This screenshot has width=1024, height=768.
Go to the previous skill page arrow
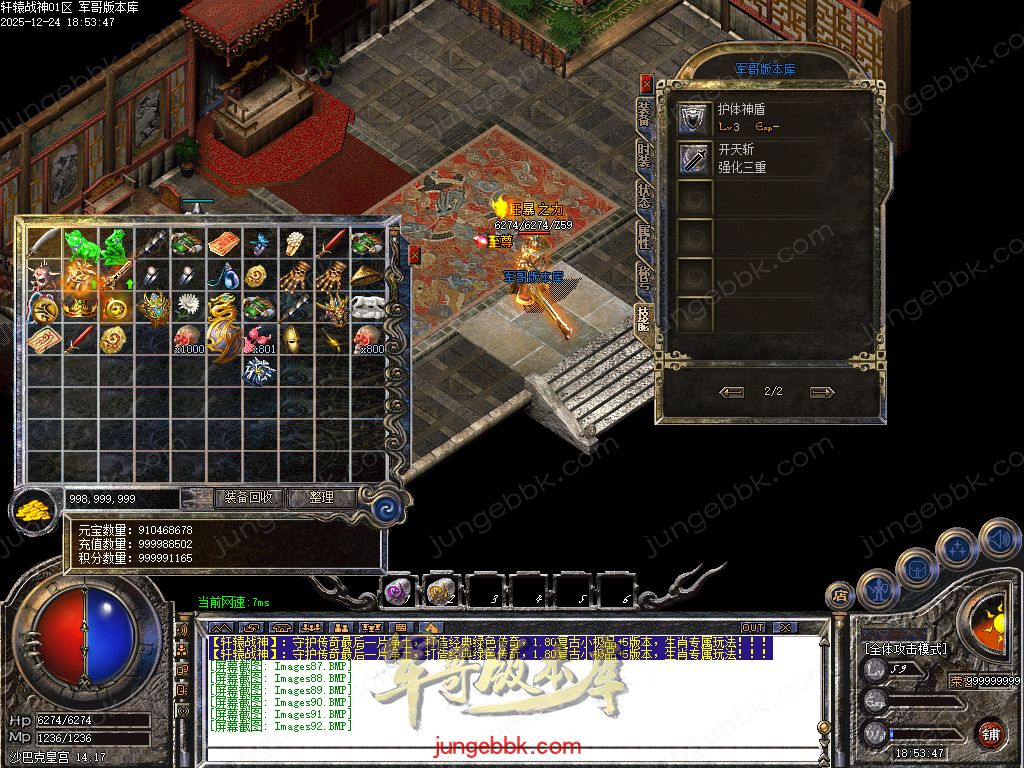pyautogui.click(x=731, y=392)
